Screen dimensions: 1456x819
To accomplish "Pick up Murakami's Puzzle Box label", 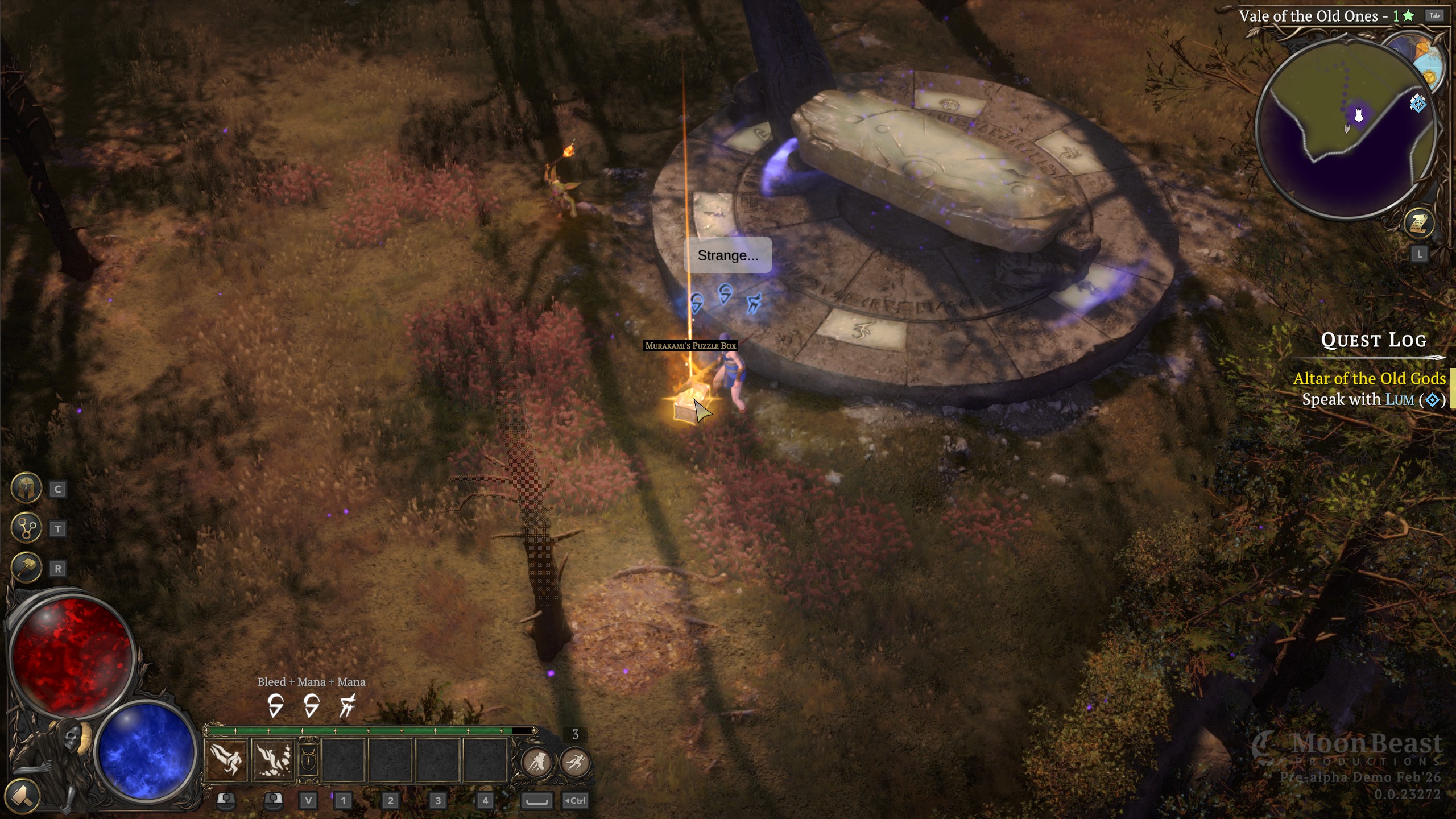I will 690,346.
